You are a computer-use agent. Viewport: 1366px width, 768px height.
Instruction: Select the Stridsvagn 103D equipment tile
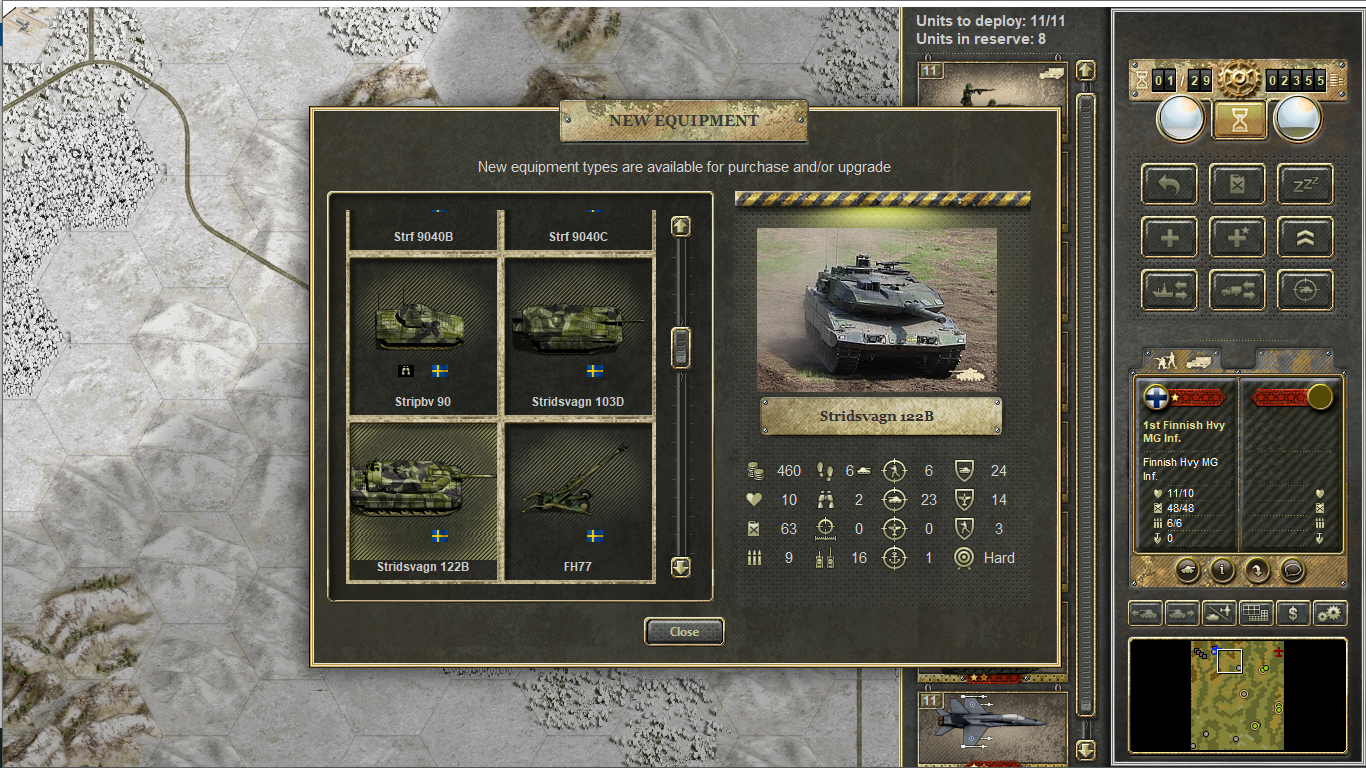(x=578, y=337)
